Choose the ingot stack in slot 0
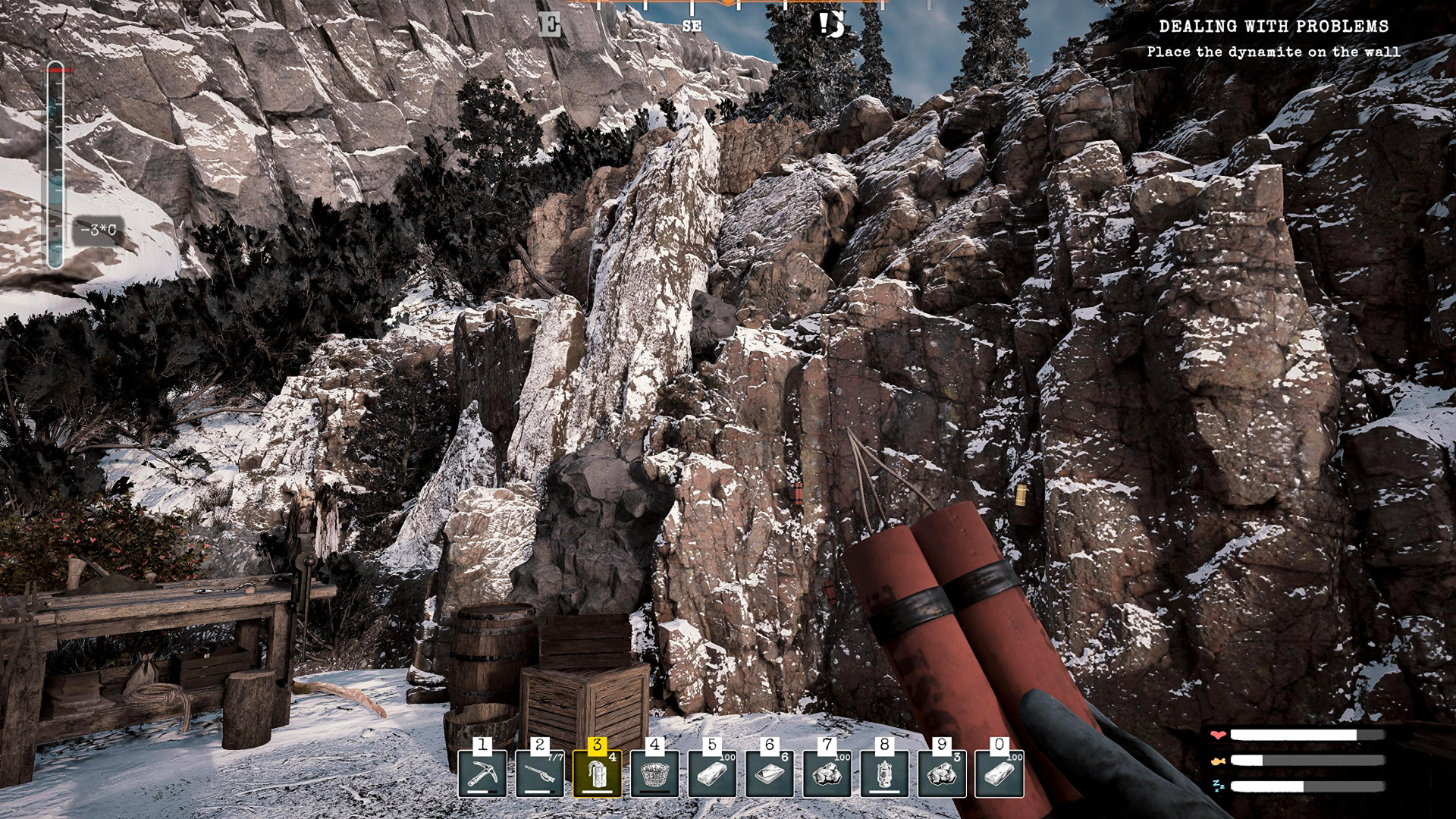The width and height of the screenshot is (1456, 819). [999, 773]
